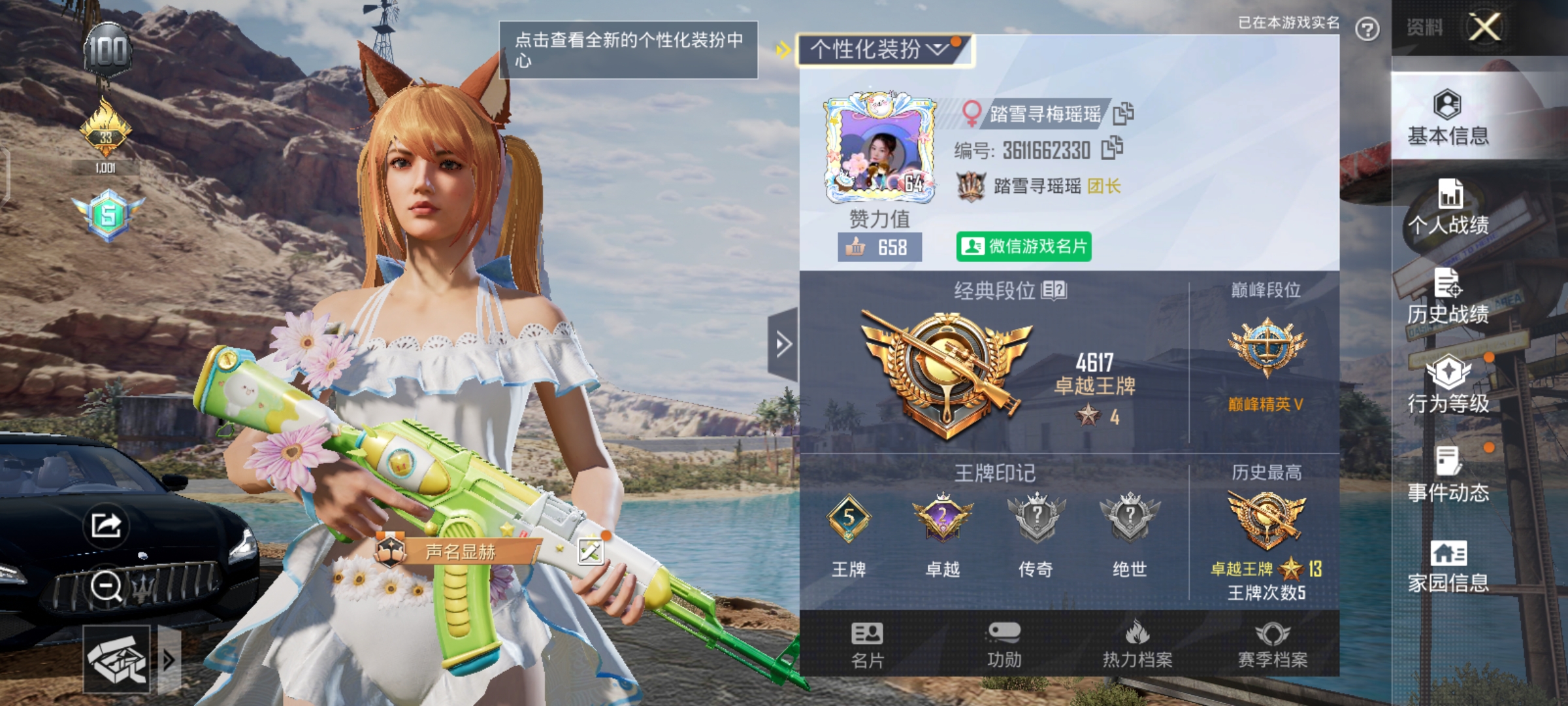Close the profile panel with the X
The image size is (1568, 706).
[1484, 27]
